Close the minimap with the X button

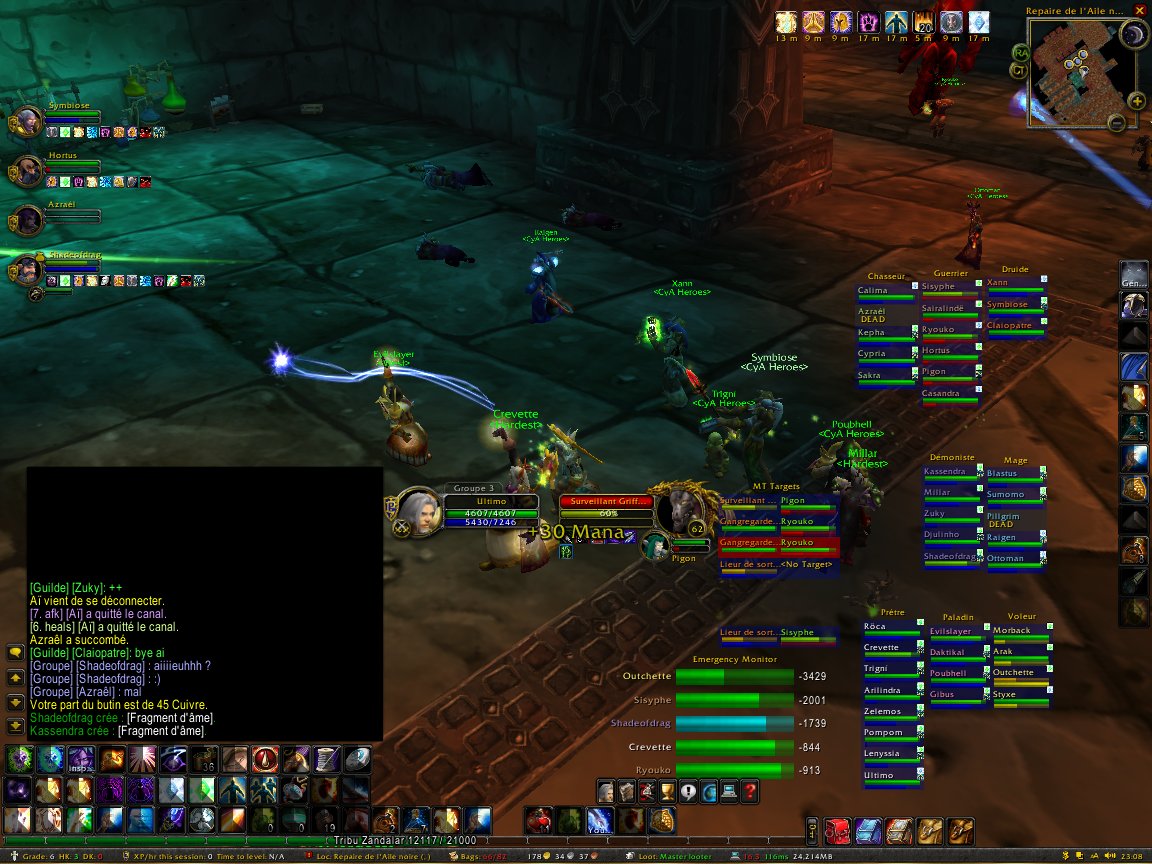[x=1140, y=11]
